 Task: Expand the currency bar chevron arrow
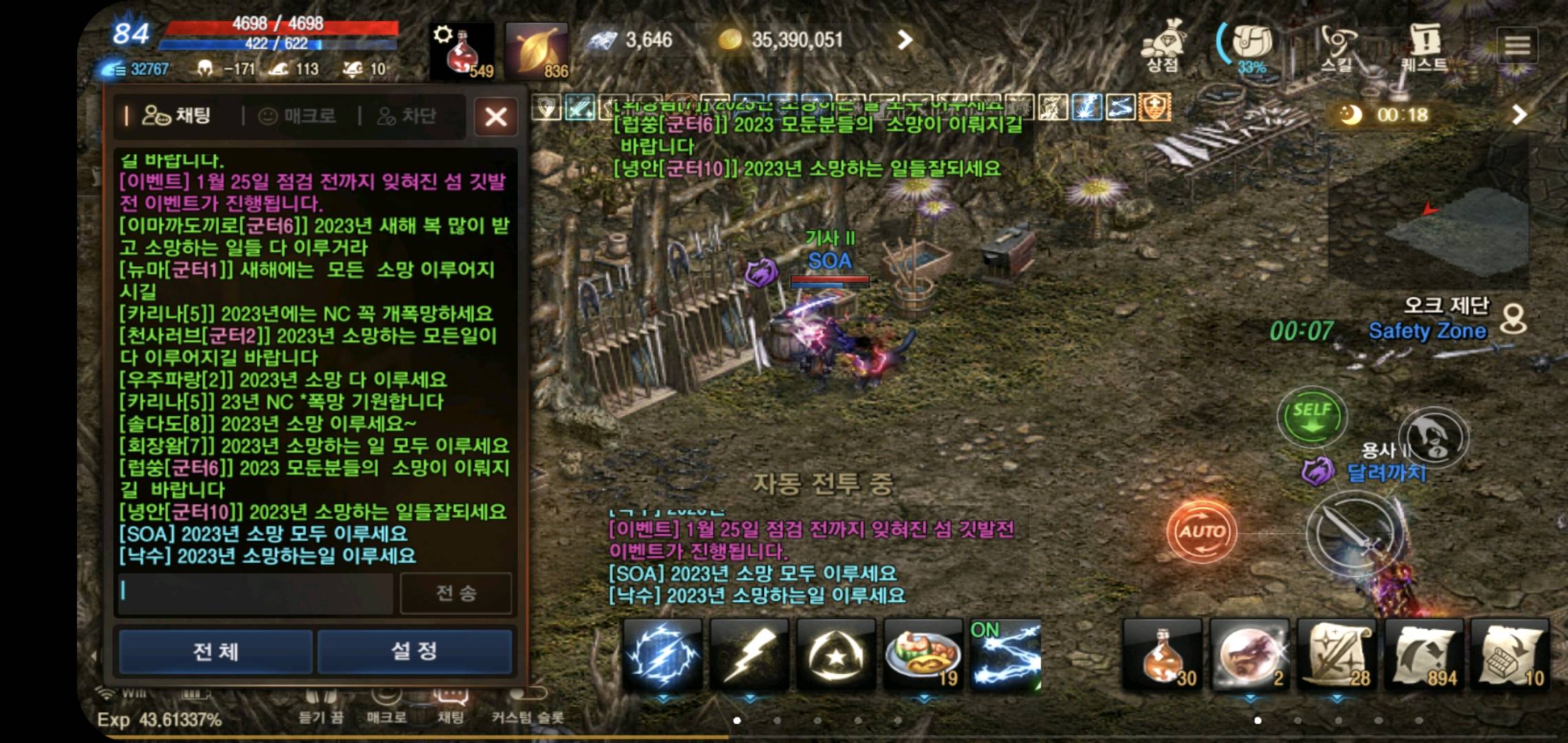[x=906, y=39]
